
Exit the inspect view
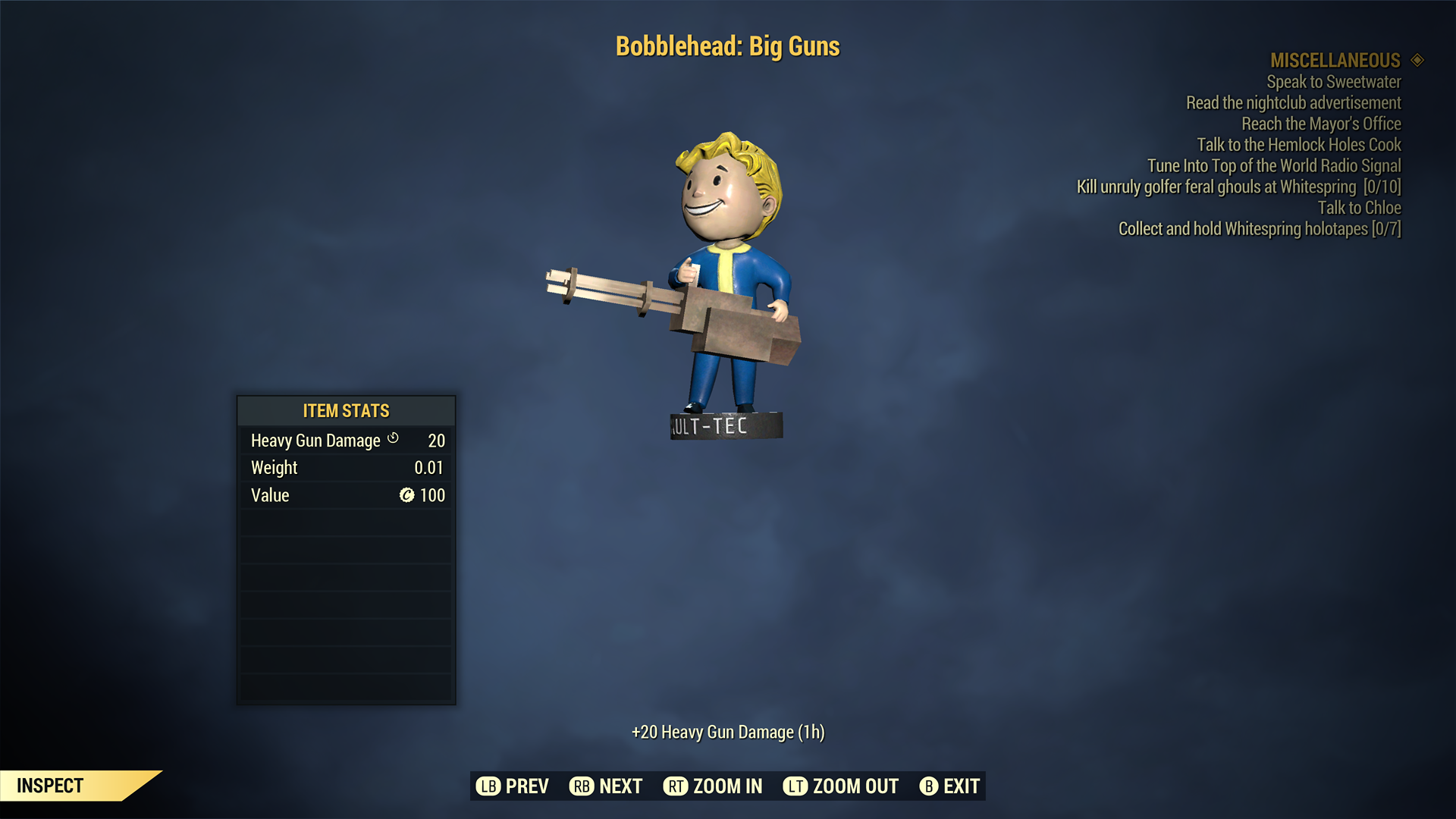(x=950, y=786)
